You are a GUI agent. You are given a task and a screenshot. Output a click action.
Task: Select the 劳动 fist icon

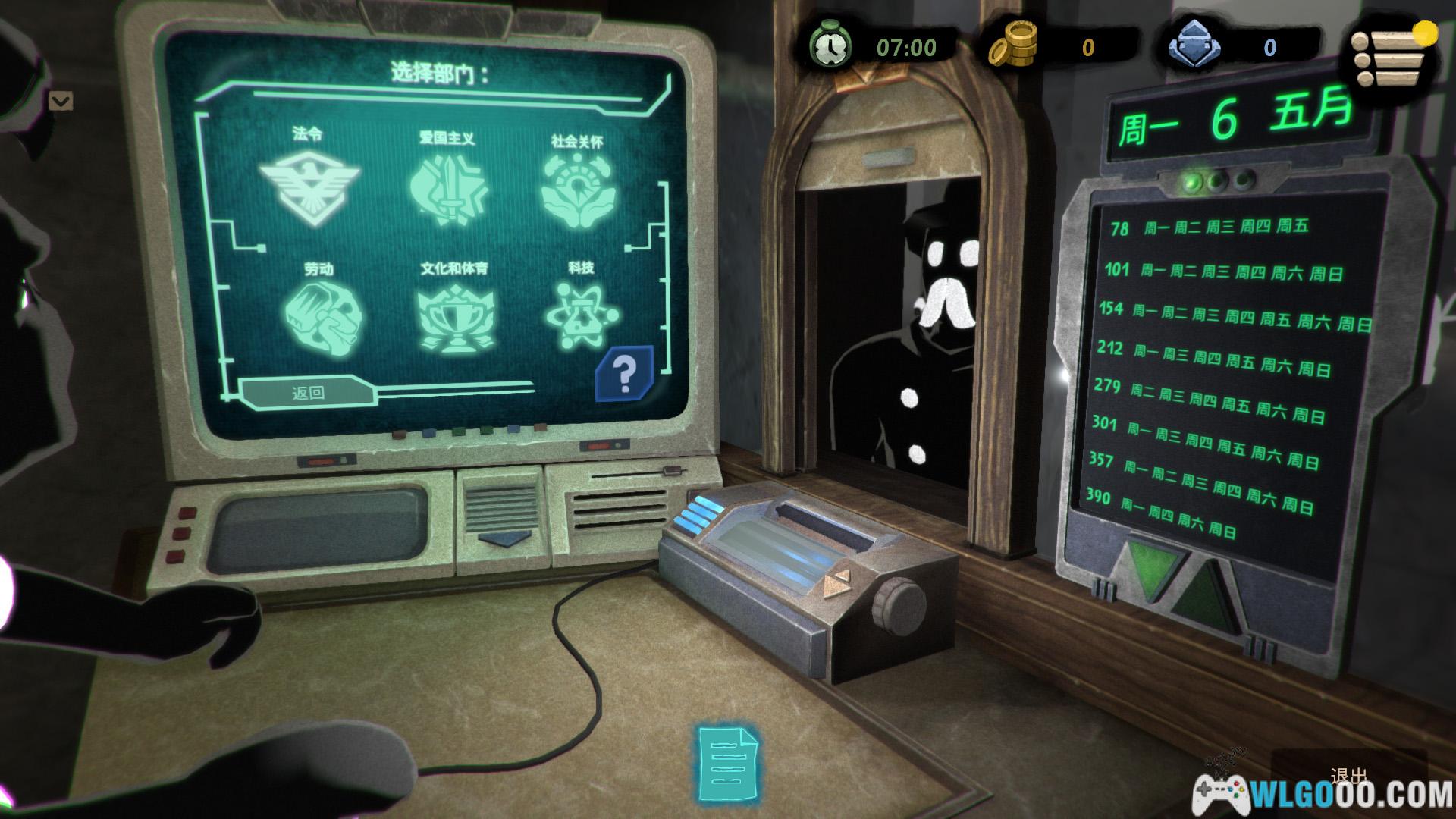[322, 315]
